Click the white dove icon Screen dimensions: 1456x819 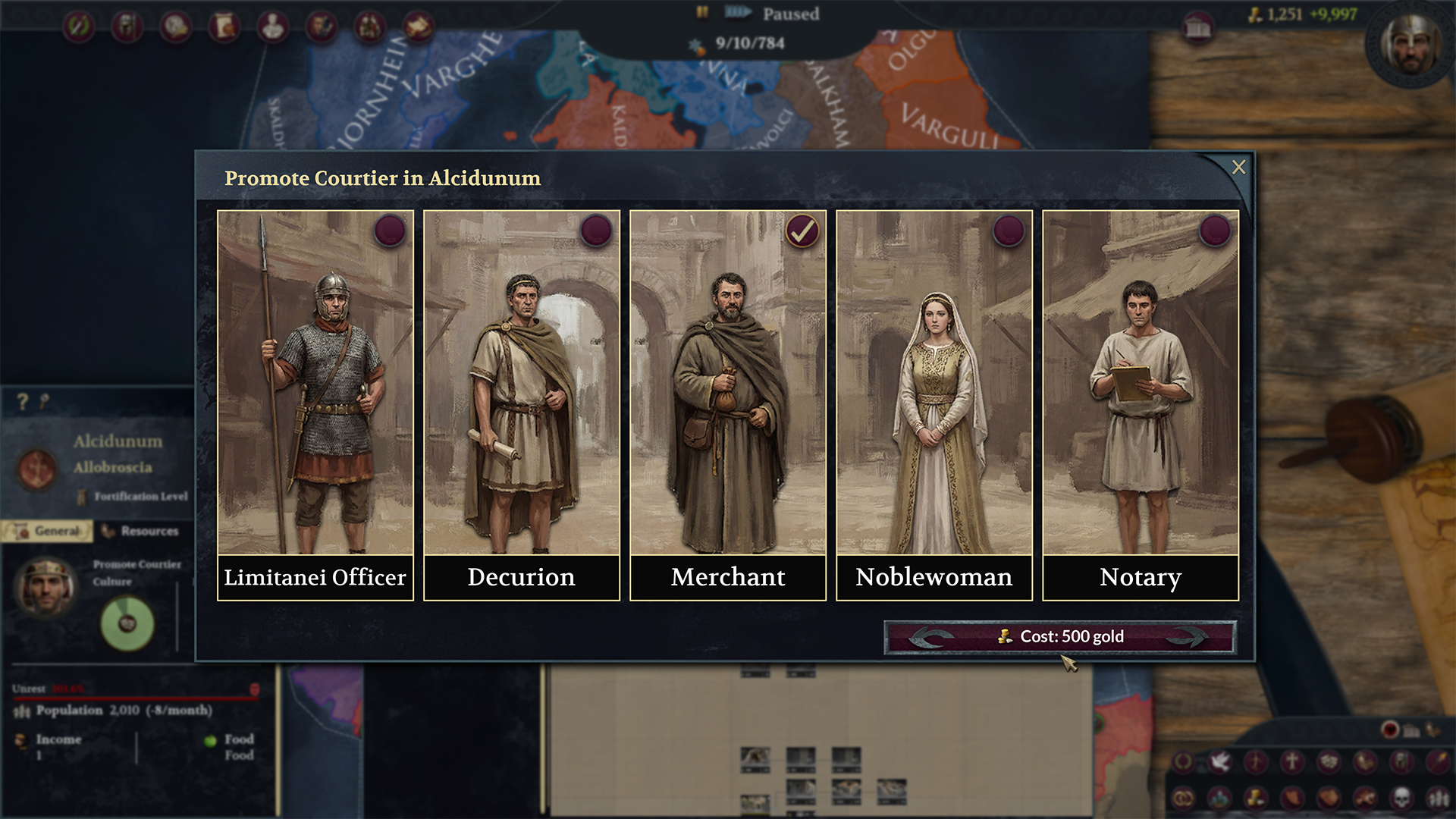(x=1219, y=761)
